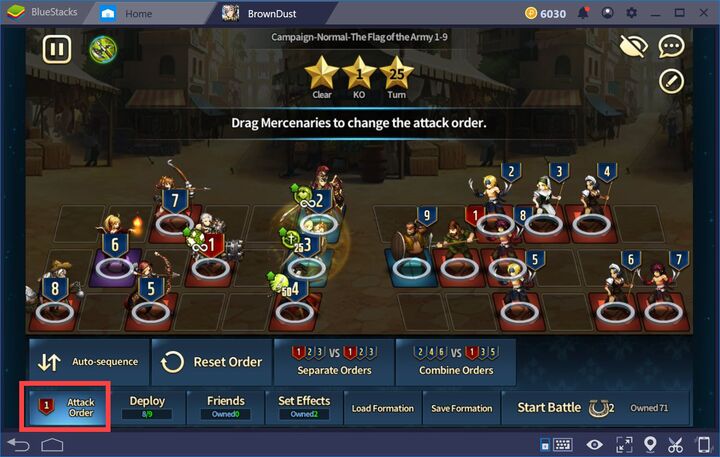Open the chat speech bubble
This screenshot has width=720, height=457.
pos(671,46)
